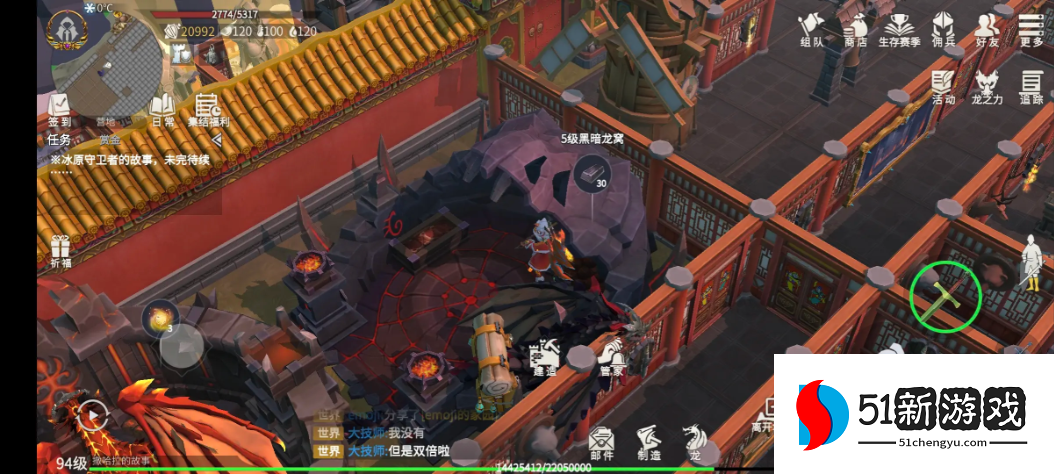Open the 日常 daily tasks book
Image resolution: width=1054 pixels, height=474 pixels.
point(162,109)
